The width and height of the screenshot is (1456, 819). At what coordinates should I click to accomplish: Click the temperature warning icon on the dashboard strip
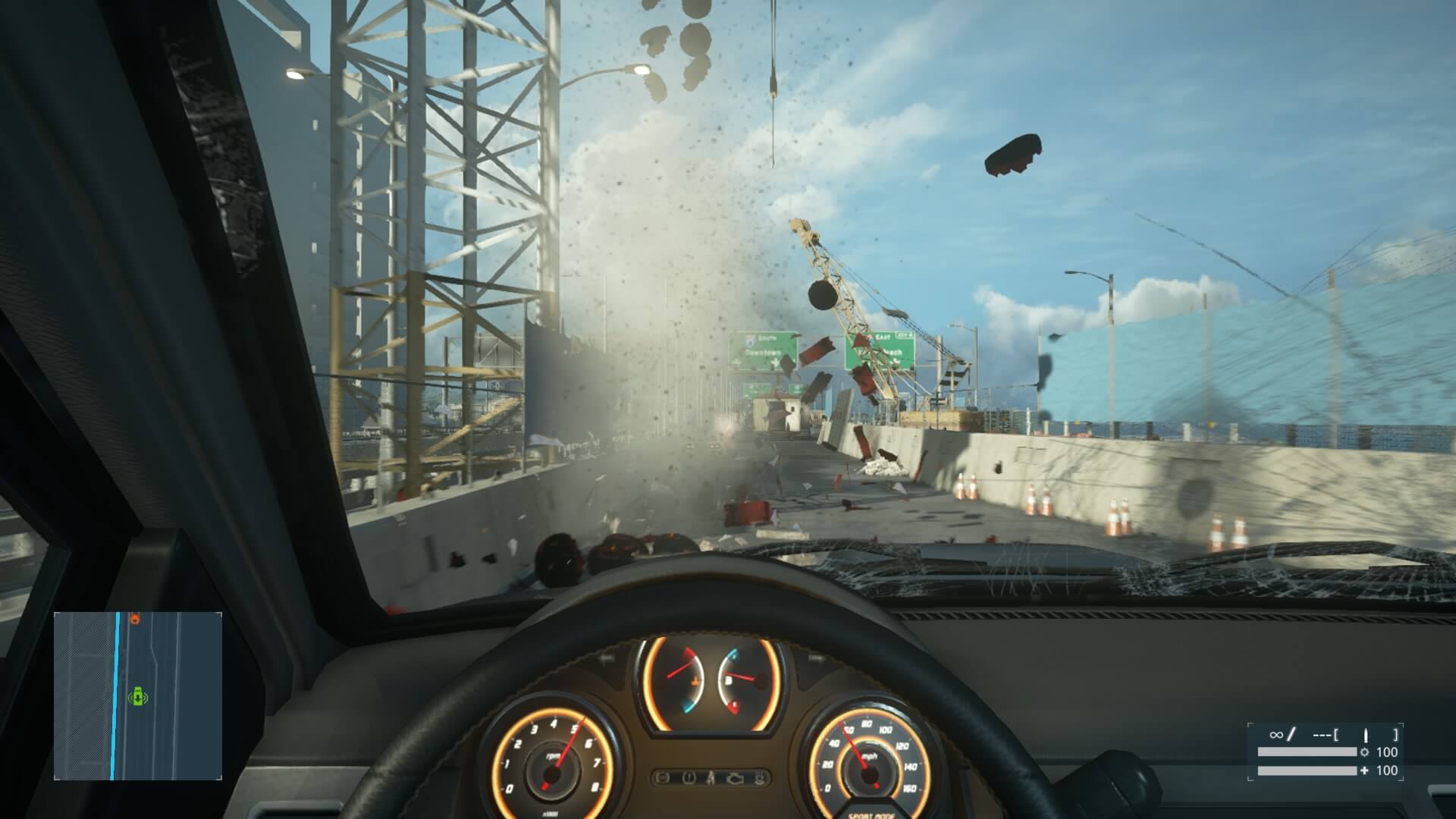[760, 778]
